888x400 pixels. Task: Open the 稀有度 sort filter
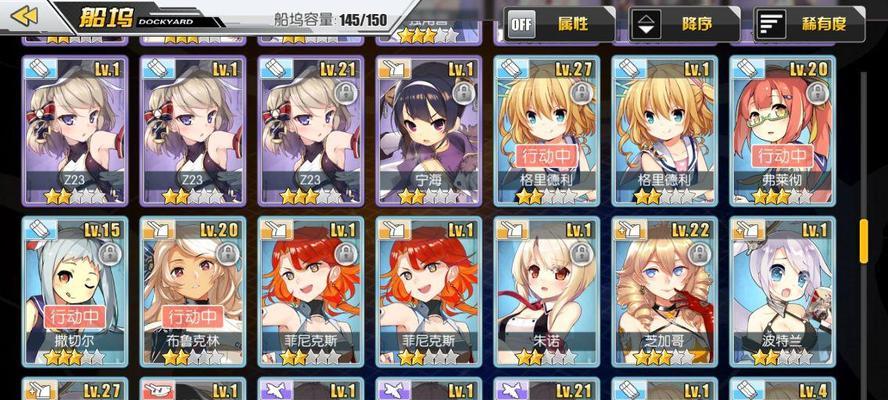[x=808, y=23]
